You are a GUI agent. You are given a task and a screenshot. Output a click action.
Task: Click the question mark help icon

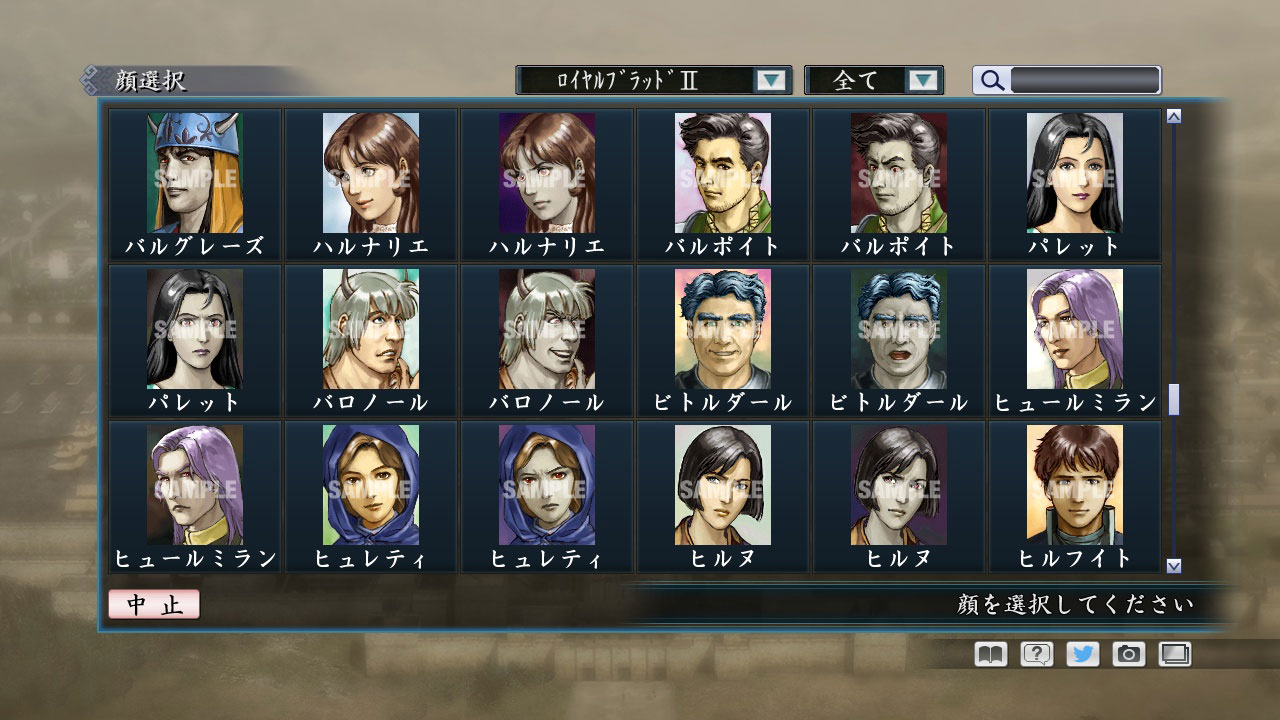[1039, 654]
